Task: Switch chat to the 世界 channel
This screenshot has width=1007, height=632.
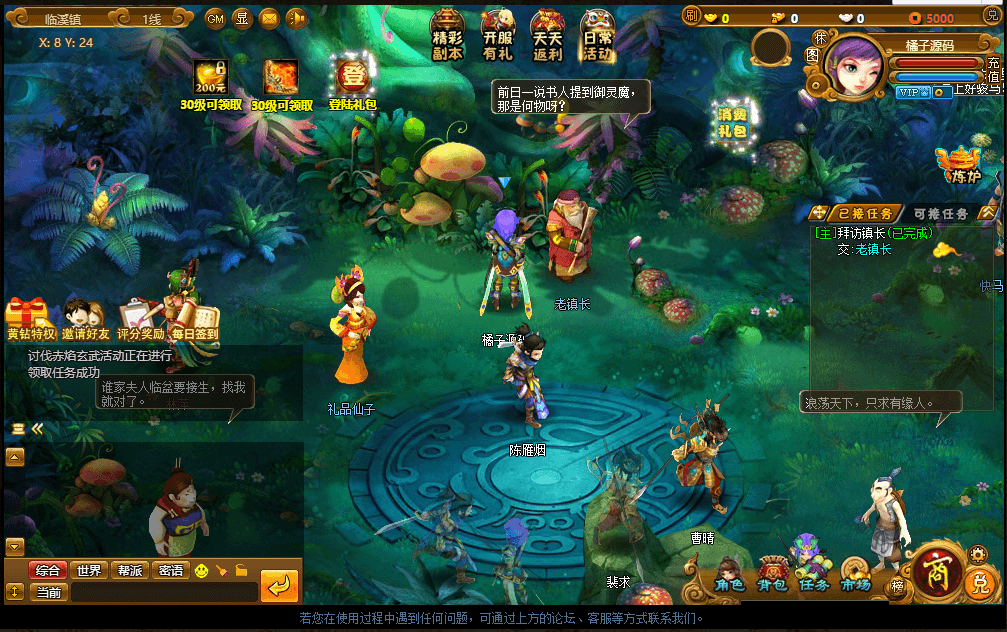Action: click(89, 570)
